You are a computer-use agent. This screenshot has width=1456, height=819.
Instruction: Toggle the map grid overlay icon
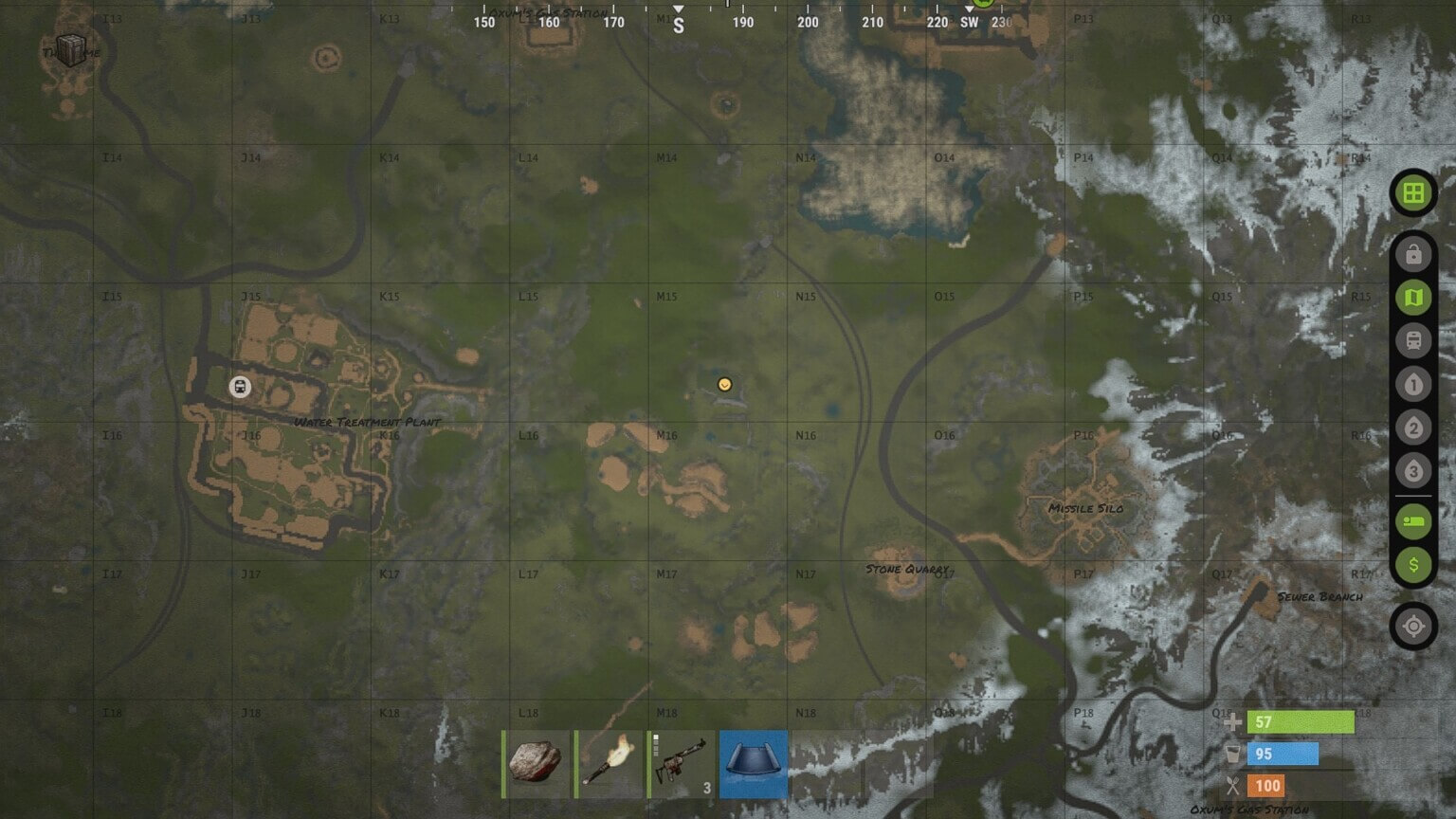point(1413,194)
